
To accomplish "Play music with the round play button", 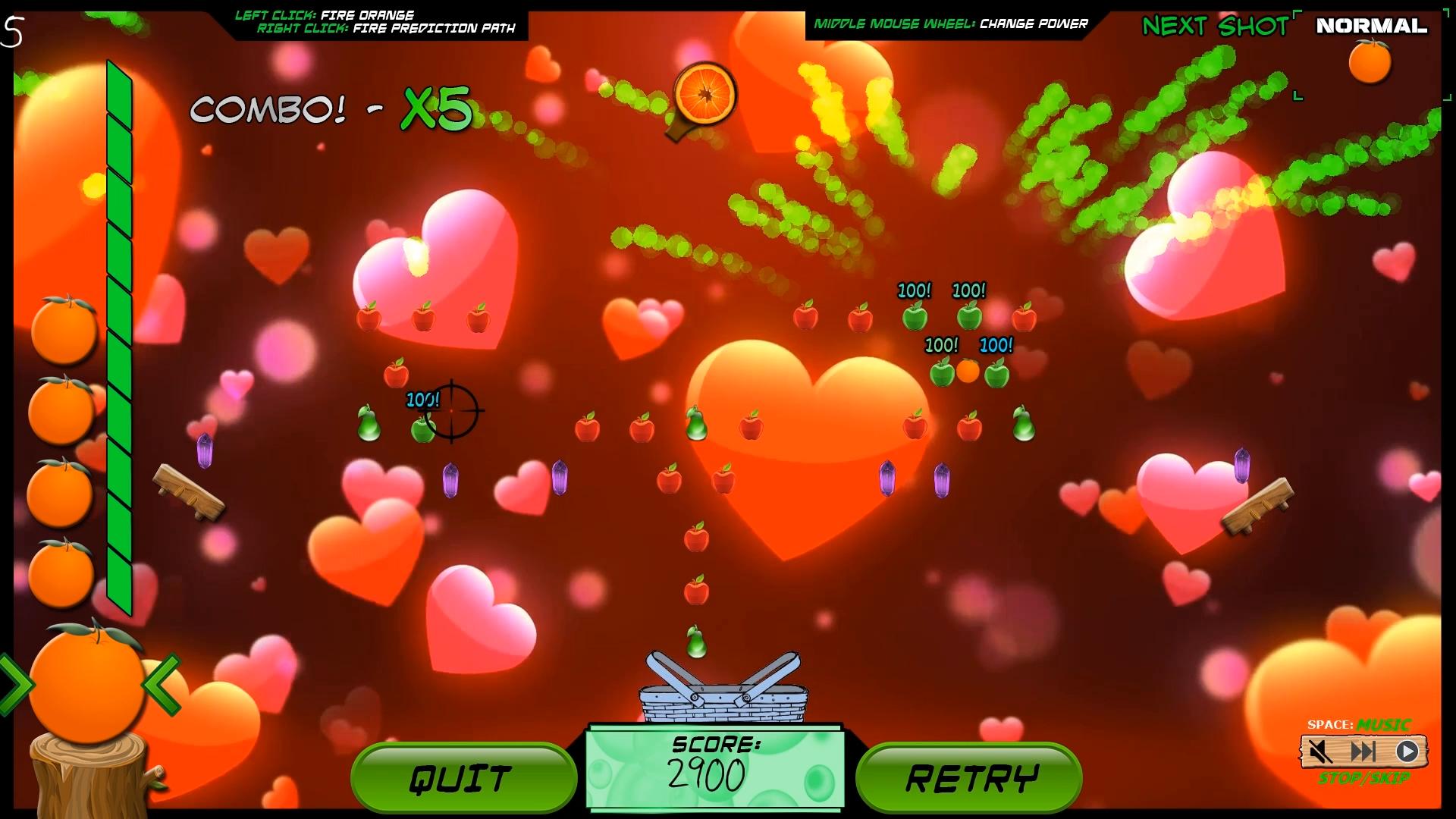I will pyautogui.click(x=1407, y=752).
